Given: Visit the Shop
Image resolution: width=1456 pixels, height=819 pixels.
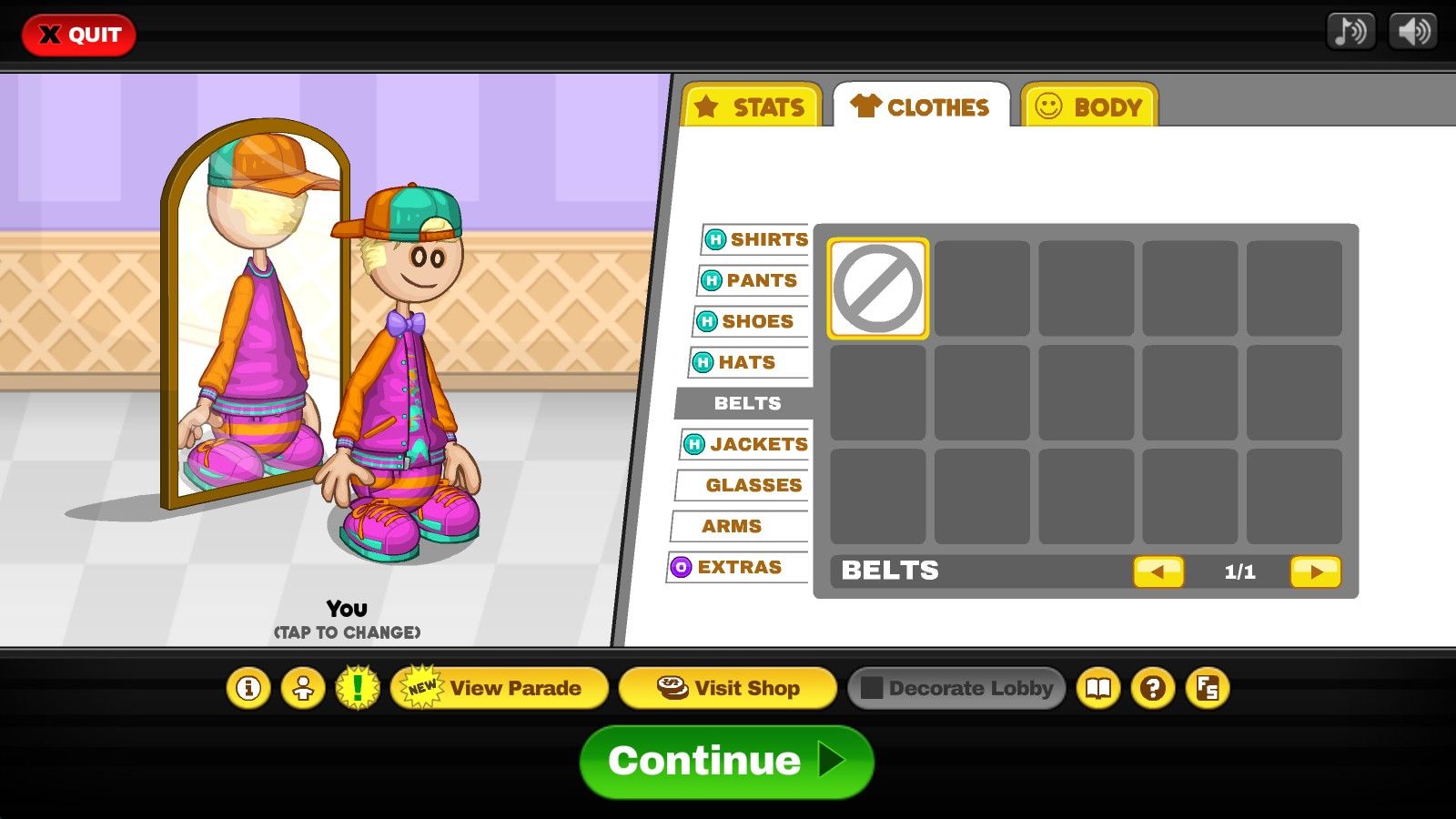Looking at the screenshot, I should (x=727, y=688).
